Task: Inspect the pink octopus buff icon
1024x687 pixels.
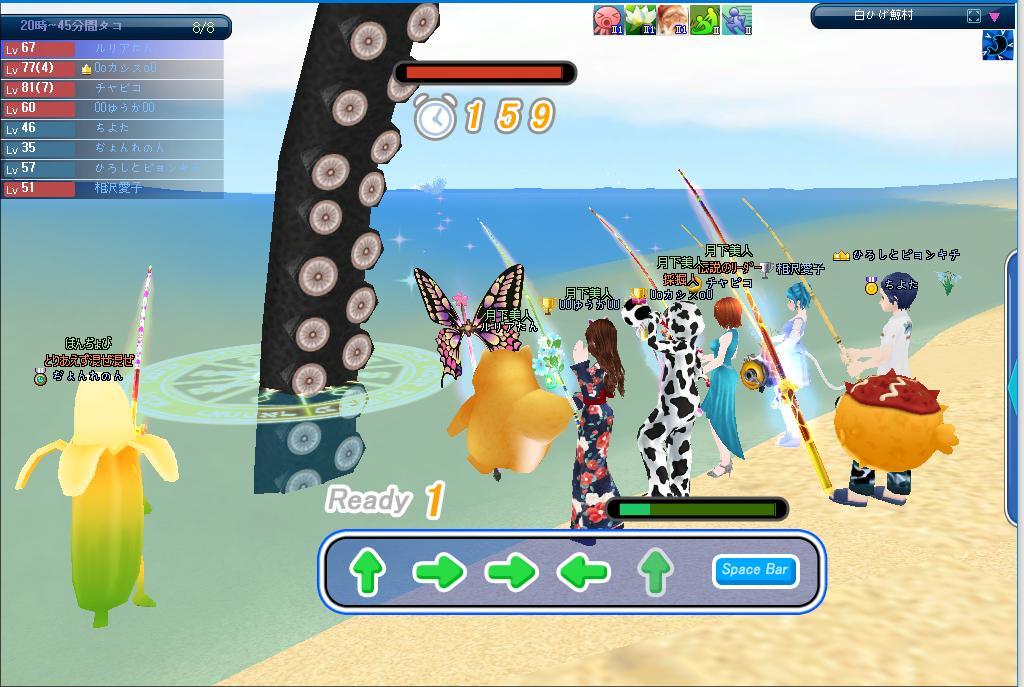Action: 608,19
